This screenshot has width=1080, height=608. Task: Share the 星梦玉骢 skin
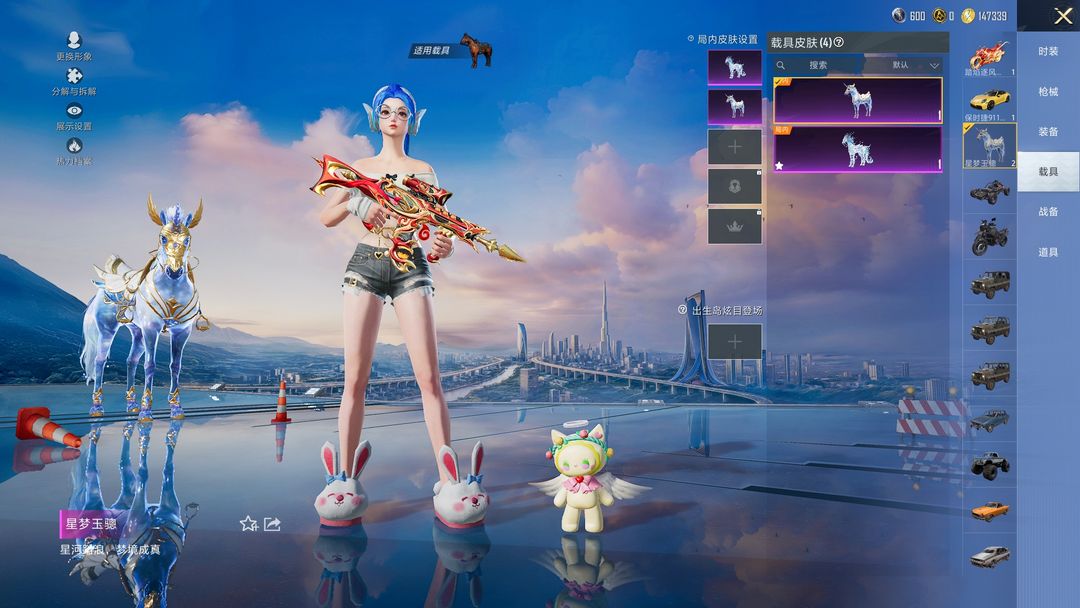[x=272, y=523]
